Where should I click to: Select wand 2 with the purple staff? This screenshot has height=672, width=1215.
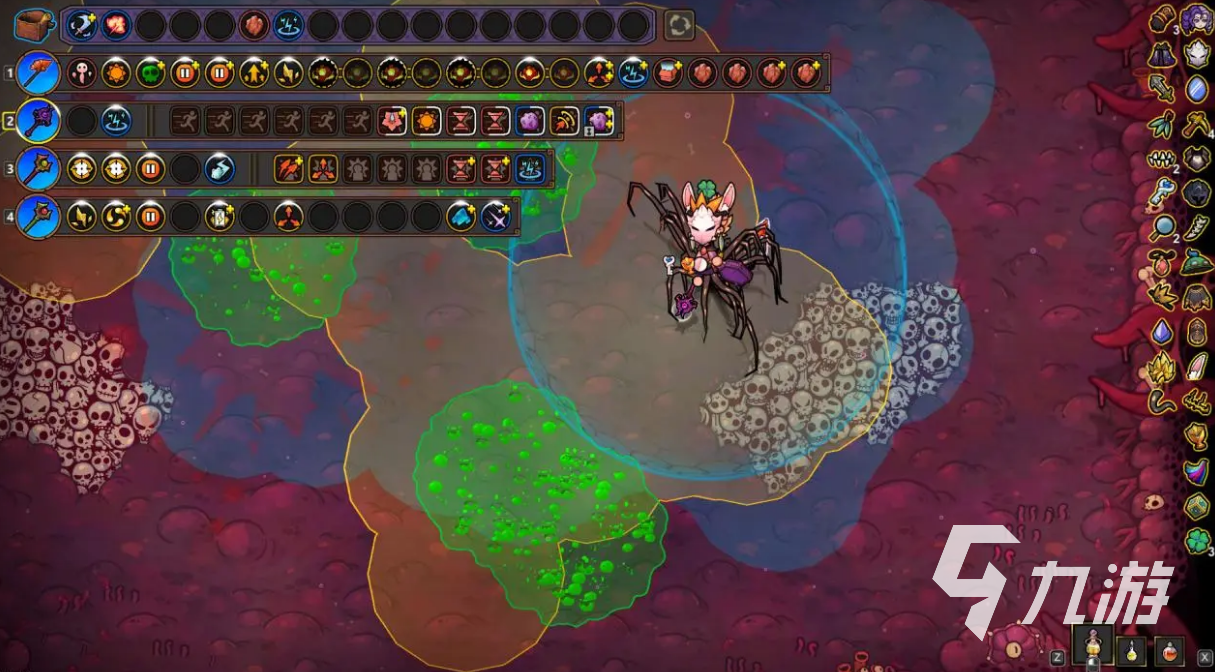39,121
